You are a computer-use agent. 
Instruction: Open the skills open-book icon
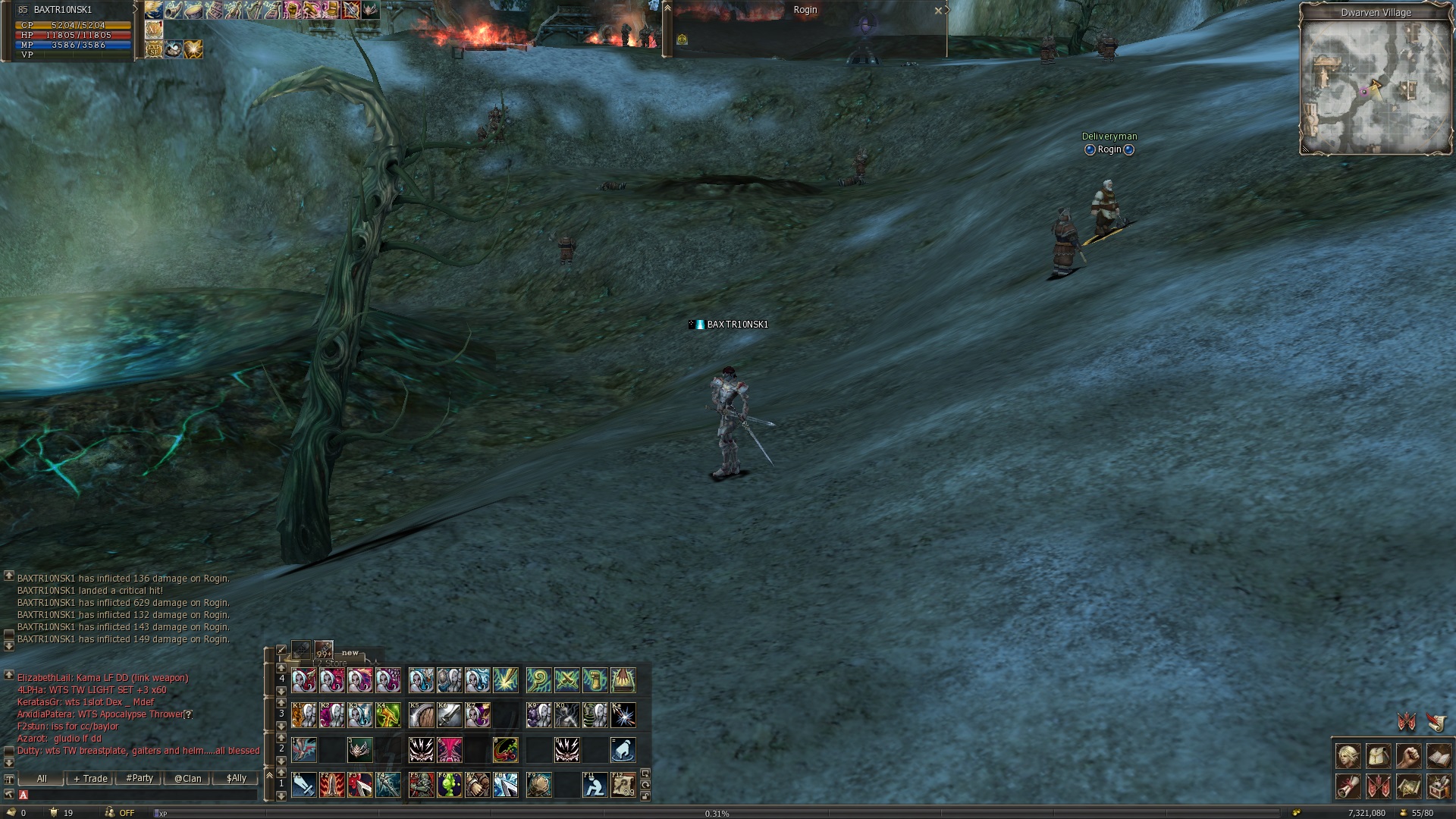(1439, 757)
